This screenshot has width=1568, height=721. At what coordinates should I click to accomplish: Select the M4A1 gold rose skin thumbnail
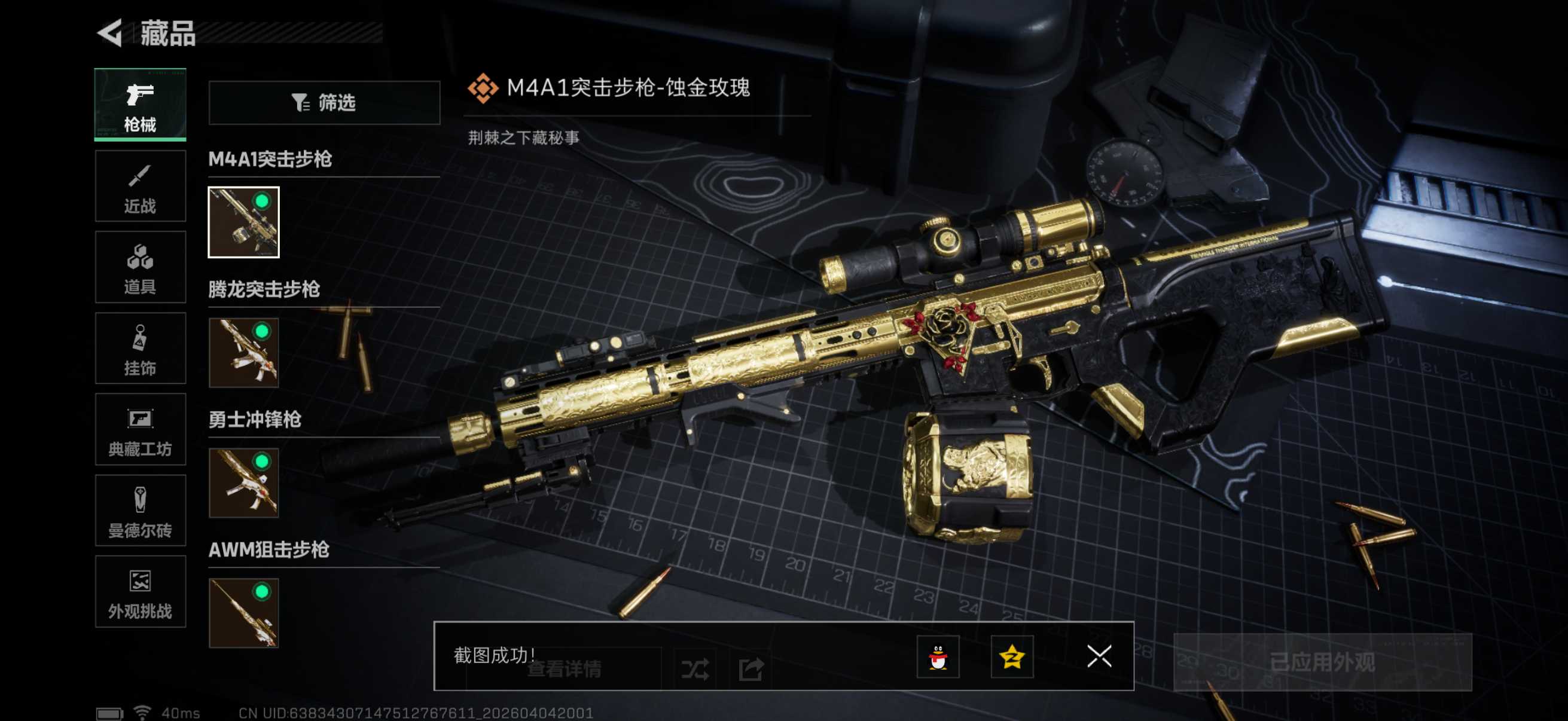243,222
